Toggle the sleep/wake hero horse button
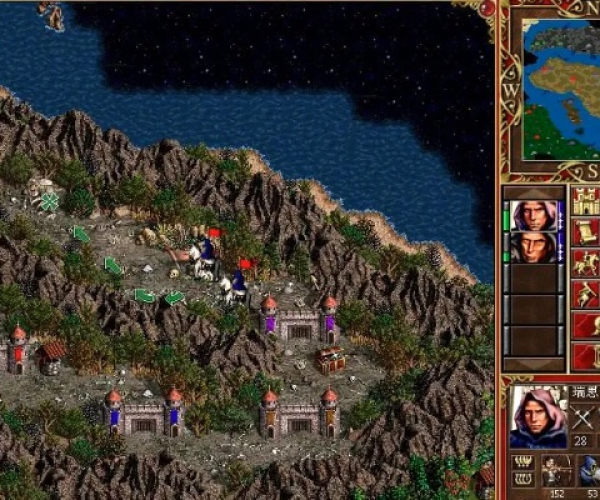The image size is (600, 500). click(x=584, y=263)
